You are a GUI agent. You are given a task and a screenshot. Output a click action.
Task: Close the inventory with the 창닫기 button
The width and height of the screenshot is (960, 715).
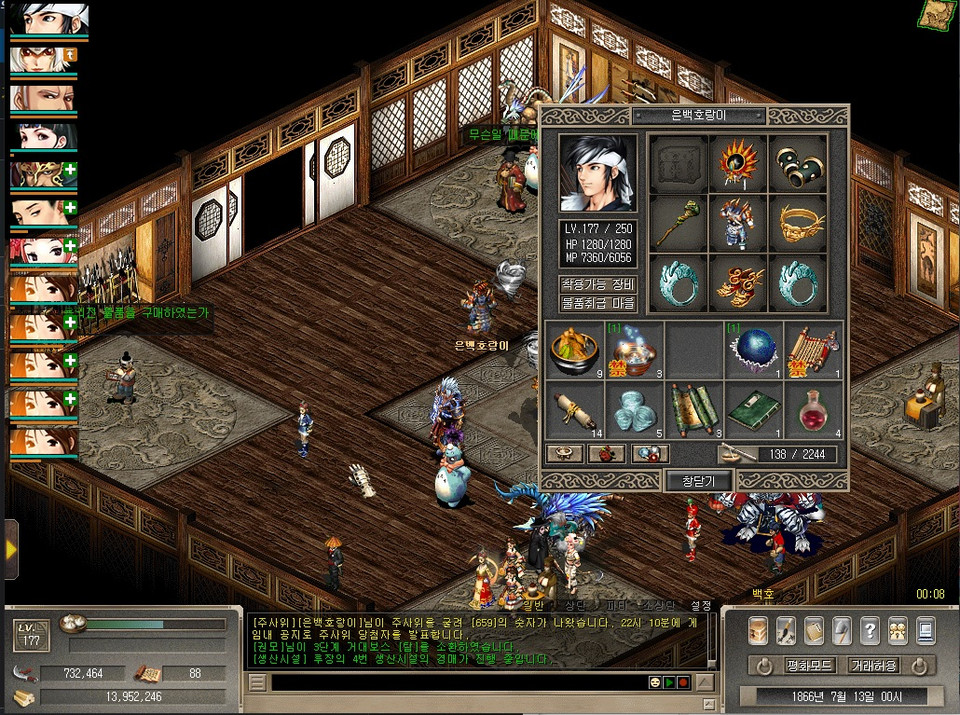click(x=699, y=481)
